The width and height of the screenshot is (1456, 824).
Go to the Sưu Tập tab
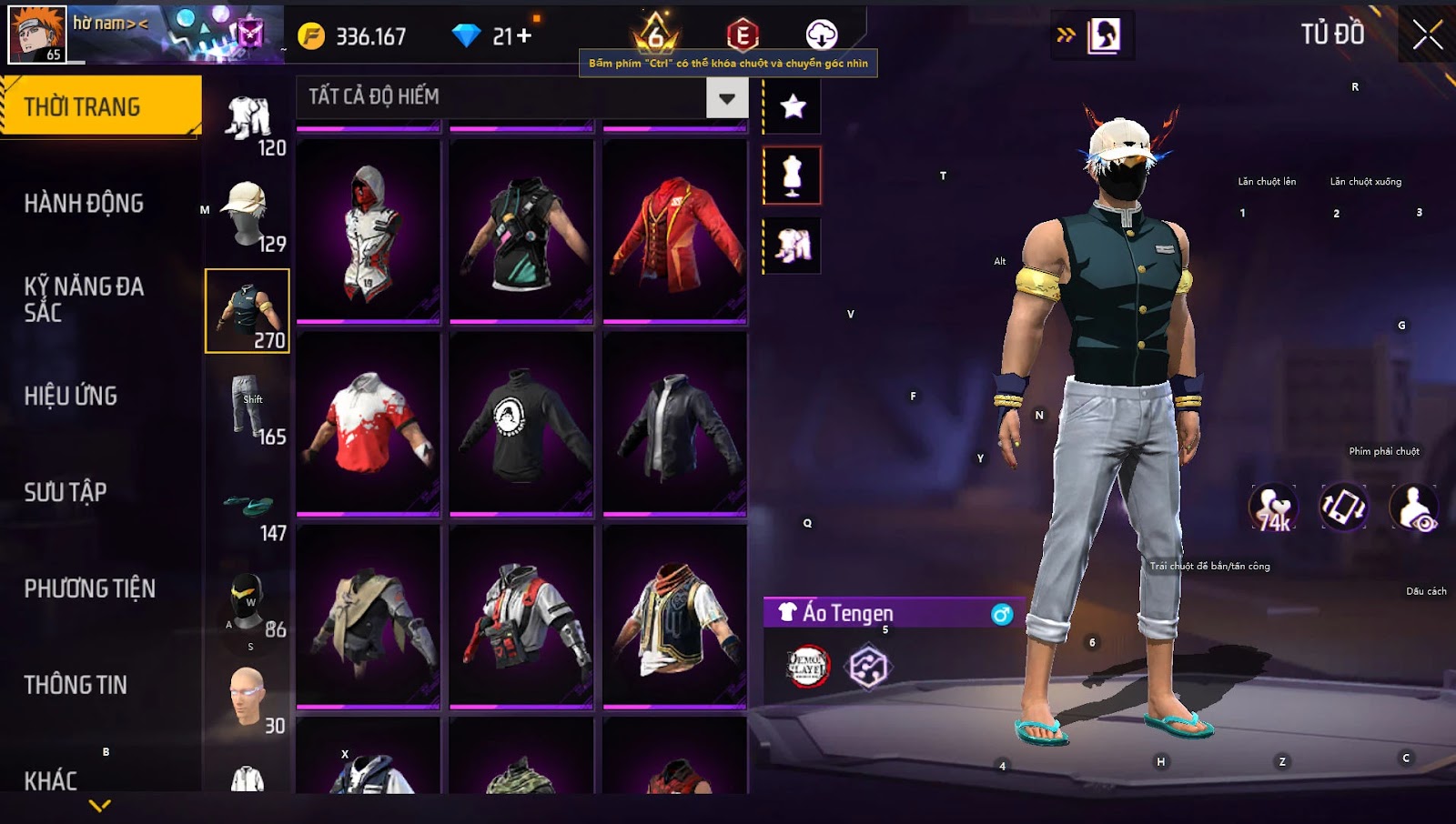(66, 492)
